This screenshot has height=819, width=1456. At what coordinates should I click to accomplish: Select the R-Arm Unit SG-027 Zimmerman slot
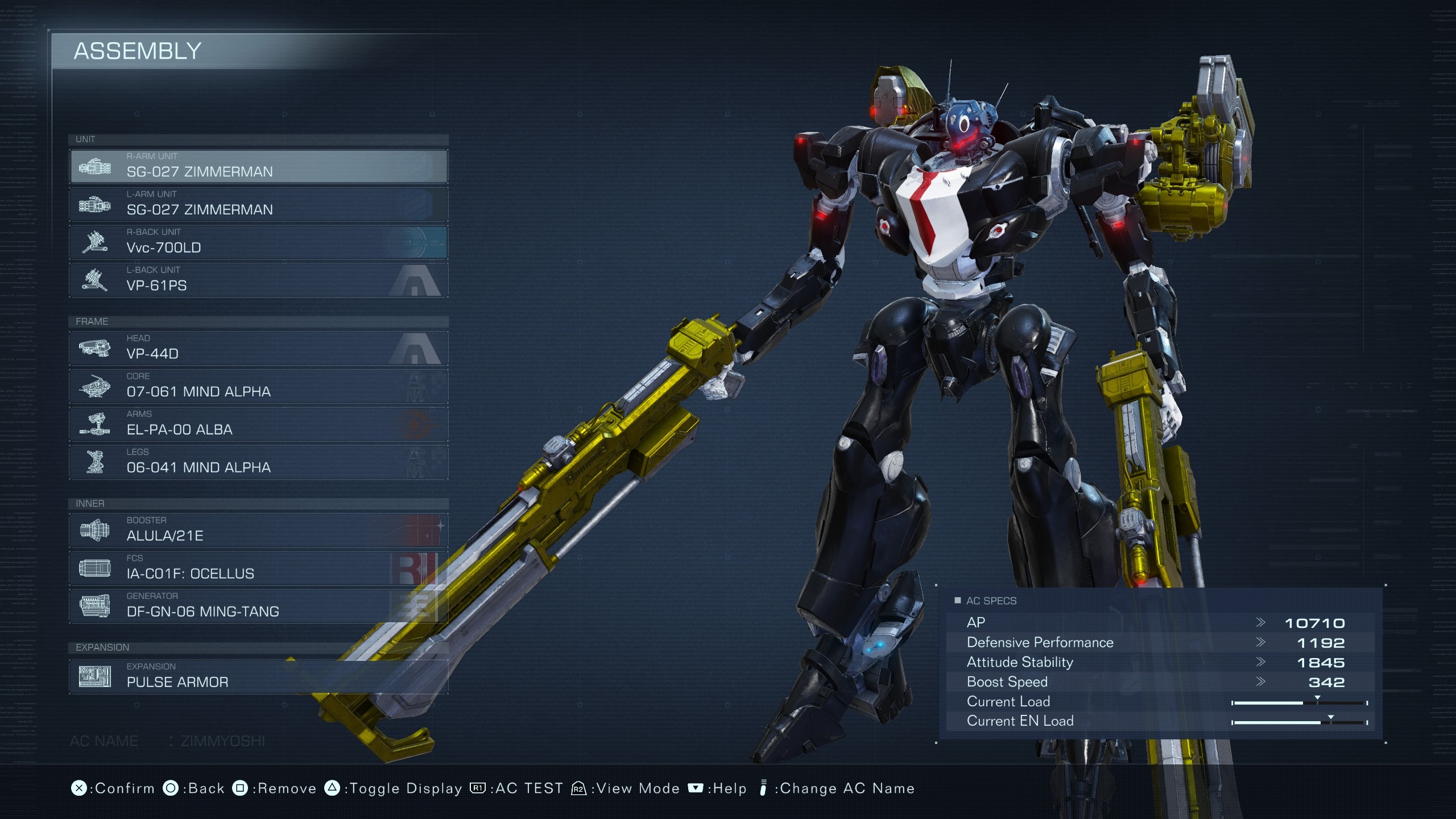pos(259,166)
